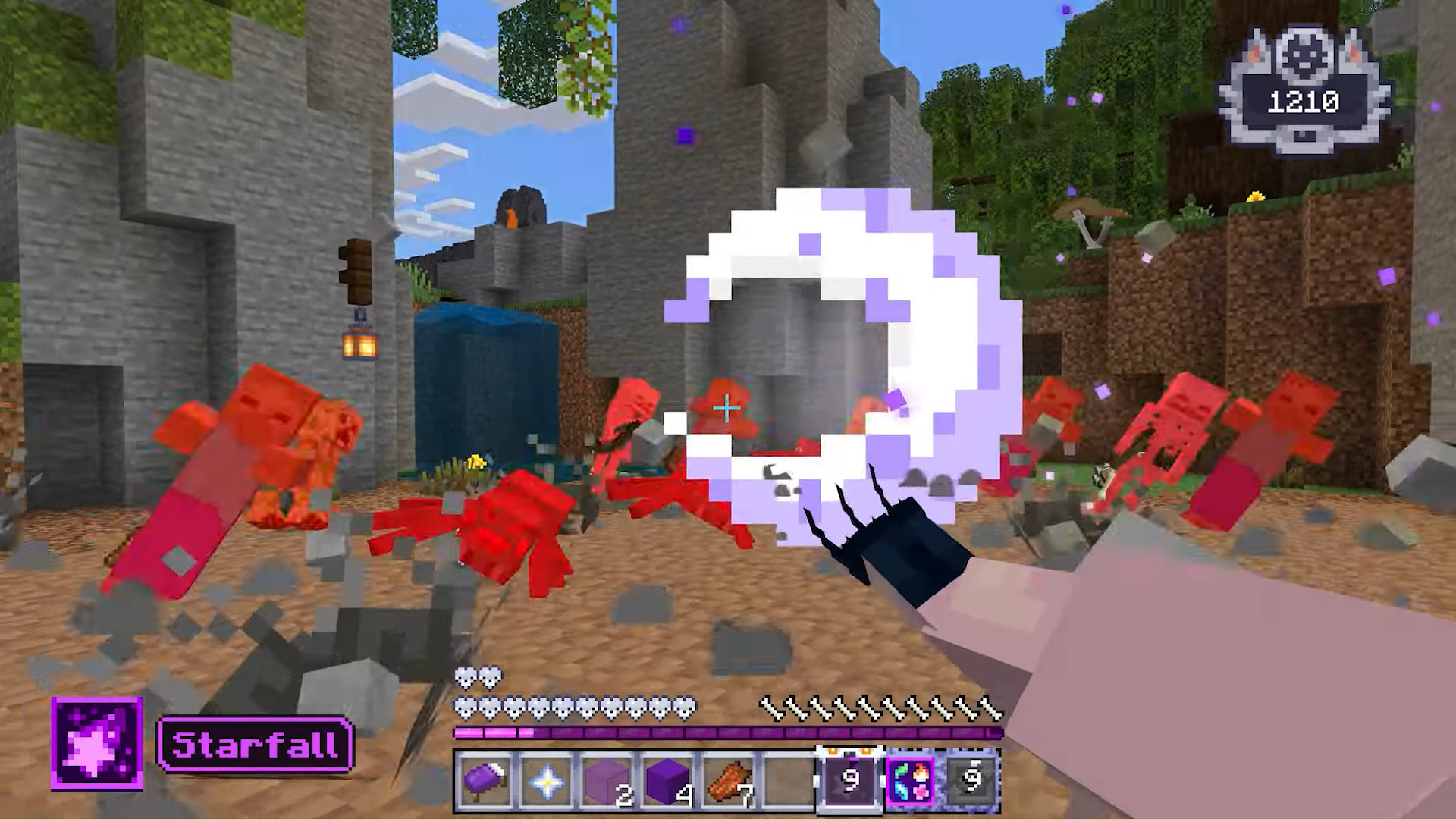Click the Starfall ability name label
1456x819 pixels.
255,745
